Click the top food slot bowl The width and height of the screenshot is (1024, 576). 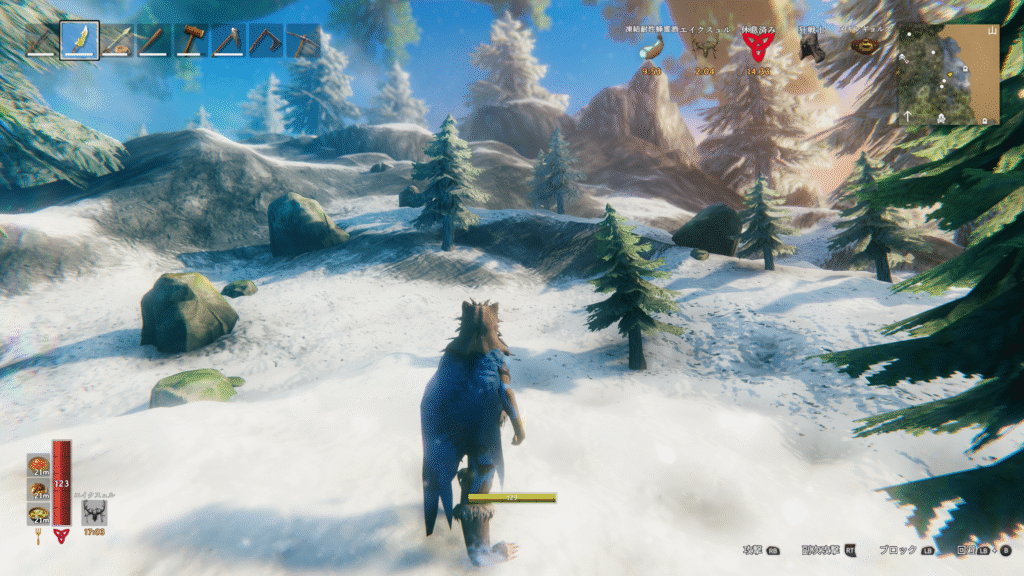pos(38,464)
